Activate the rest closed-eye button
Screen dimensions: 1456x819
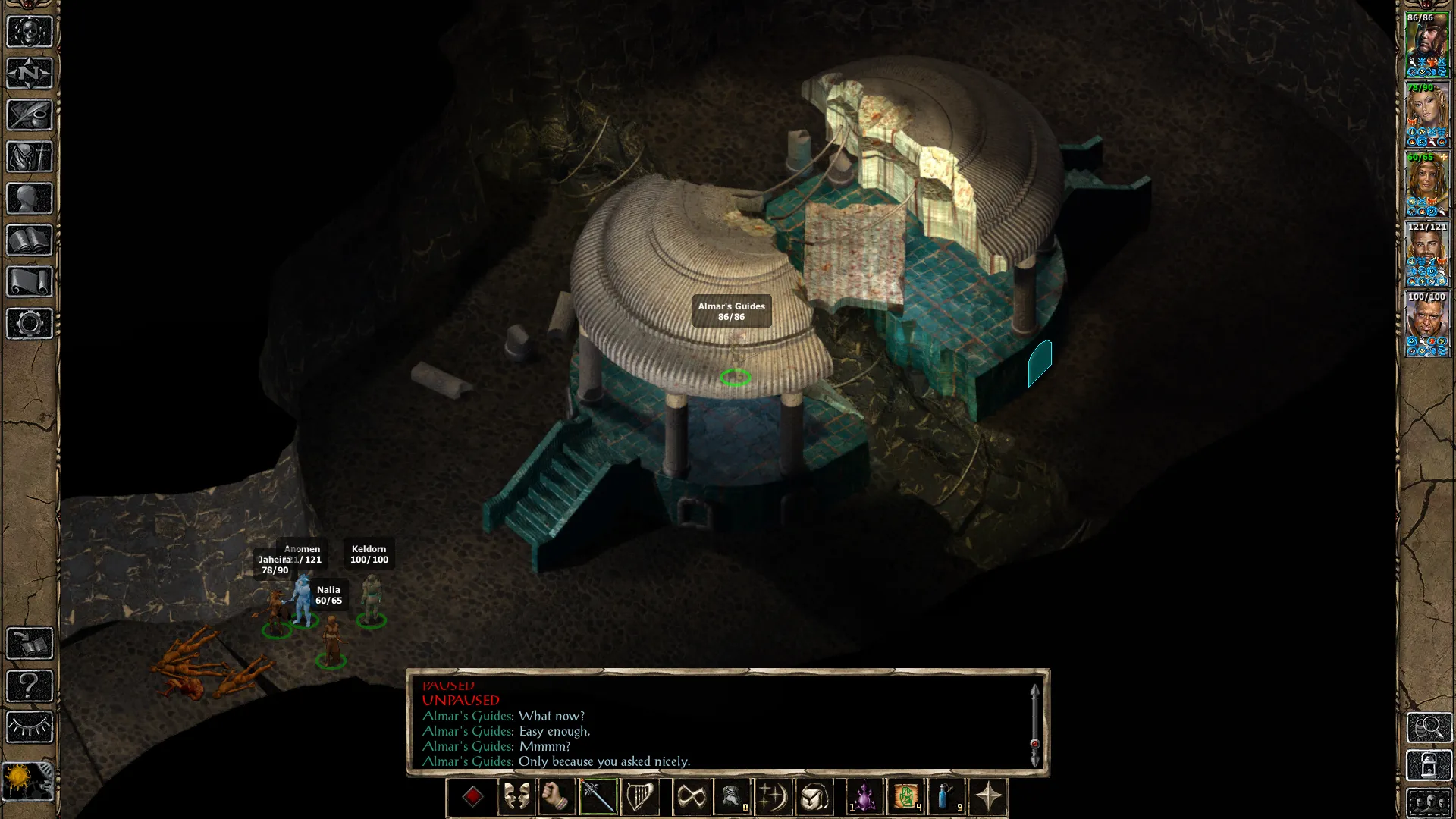[30, 728]
